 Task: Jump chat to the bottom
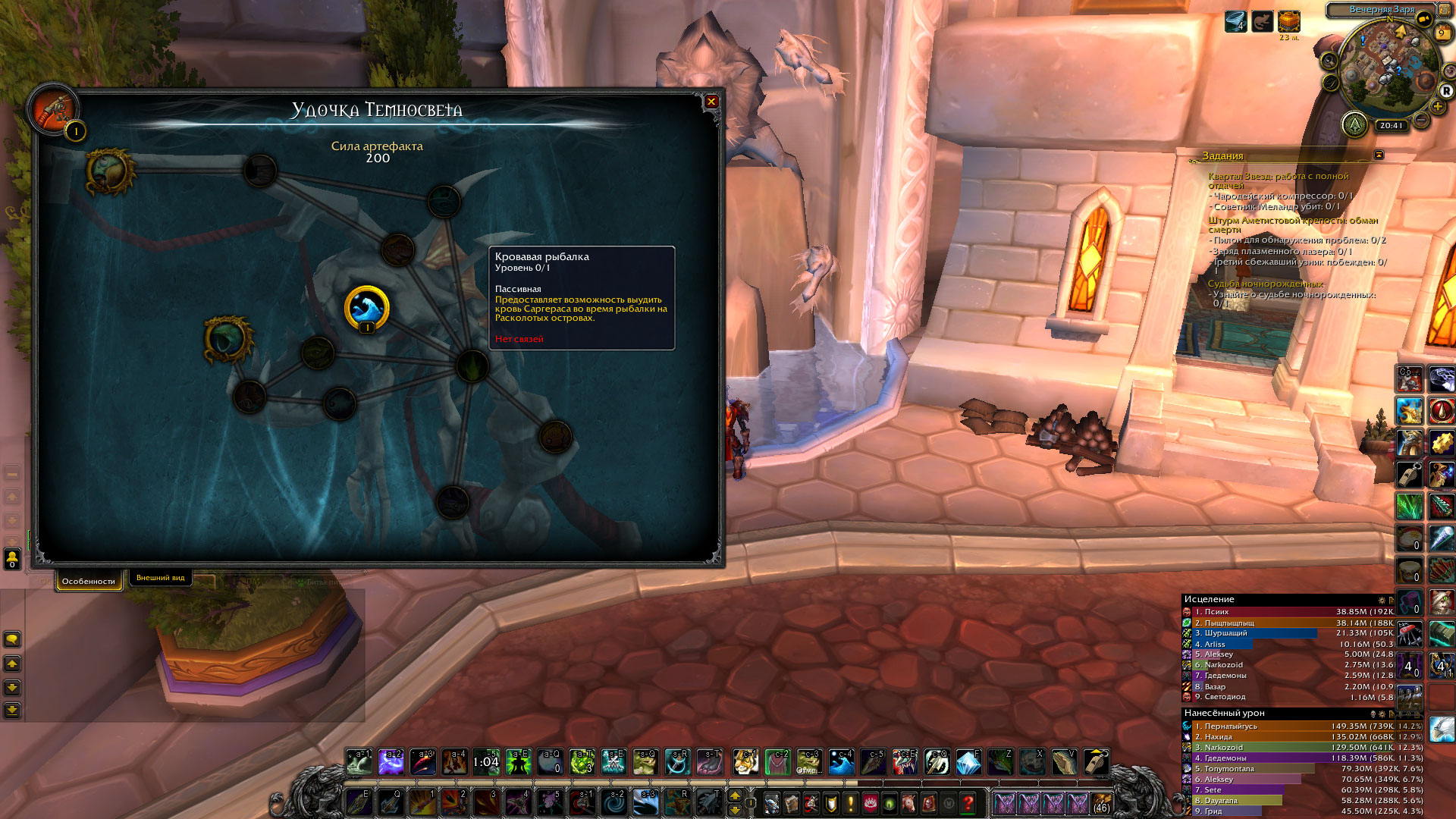click(12, 711)
